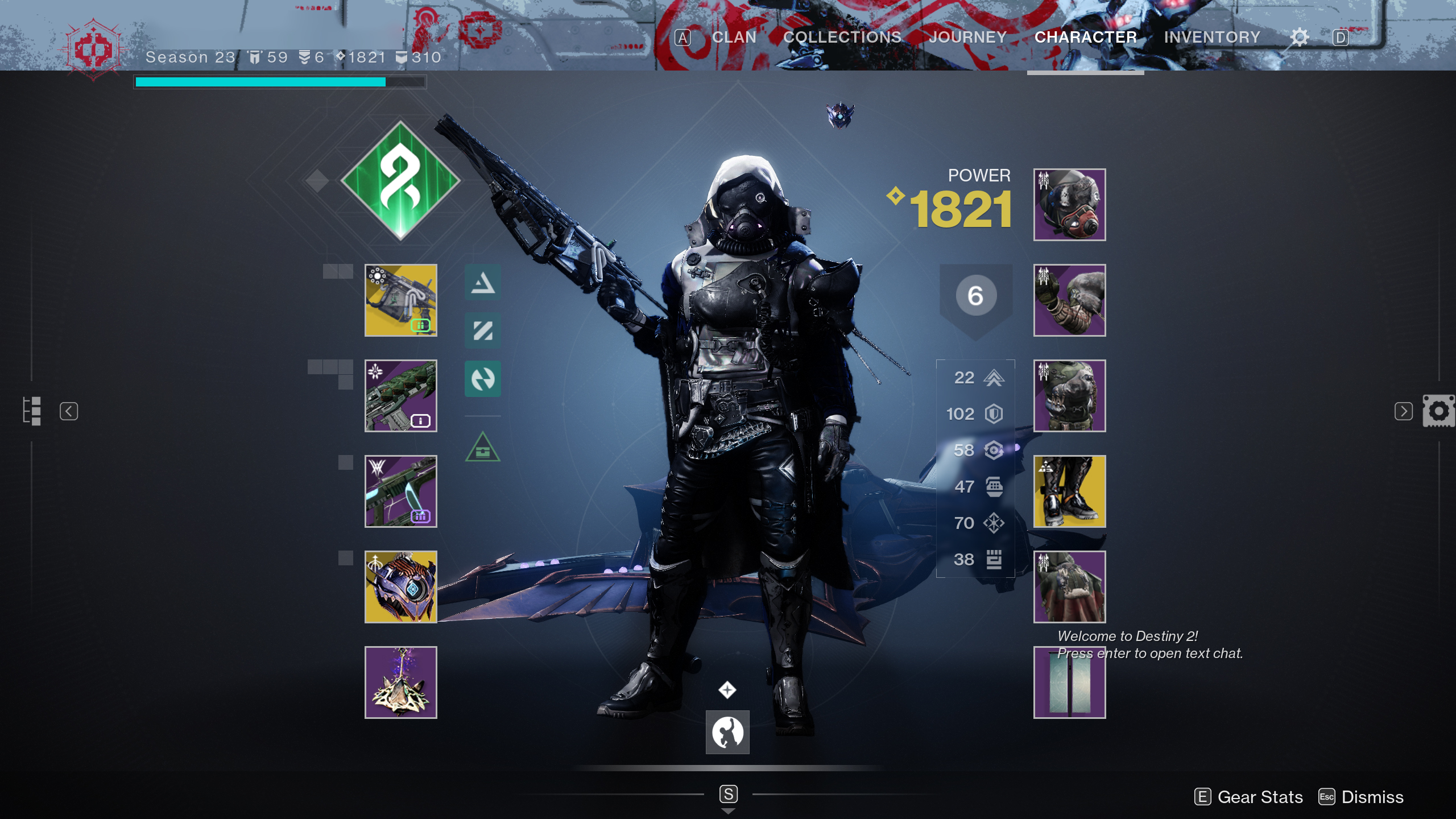Image resolution: width=1456 pixels, height=819 pixels.
Task: Open the chest armor slot
Action: click(1069, 396)
